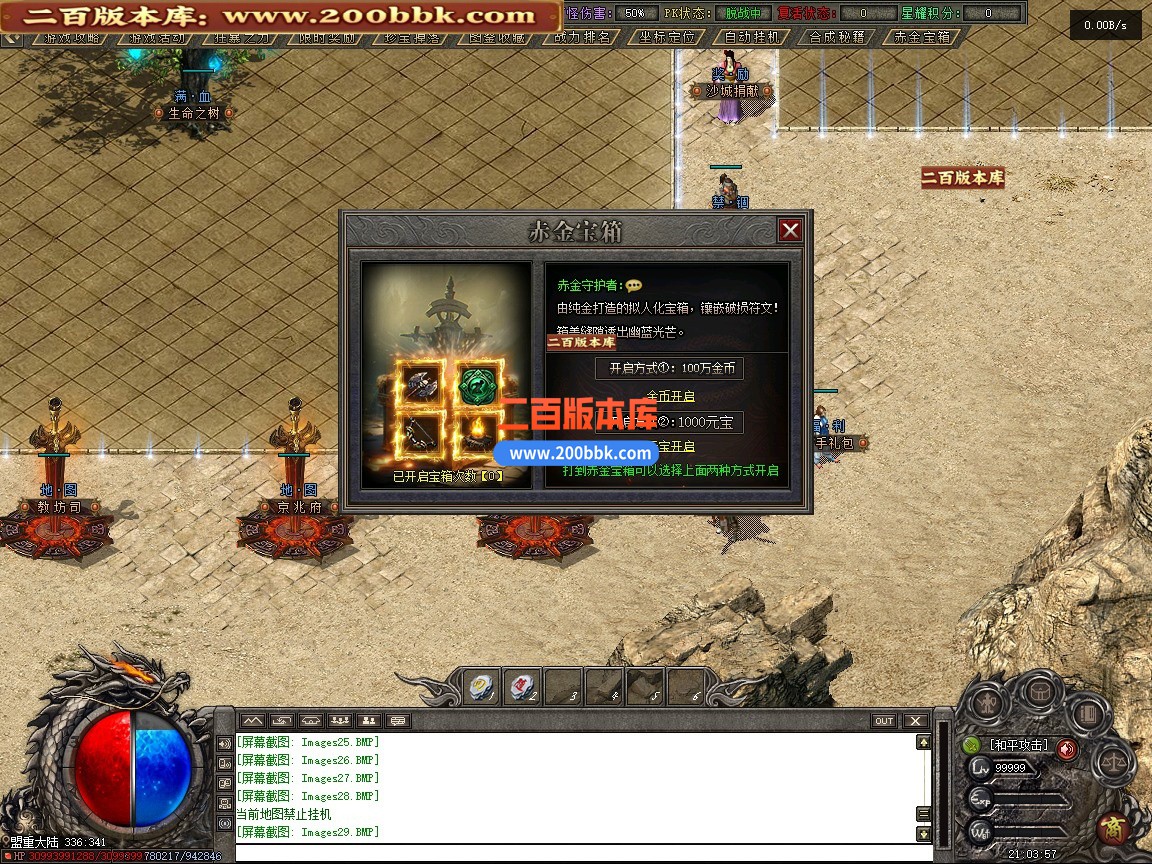Toggle the 和平攻击 attack mode
This screenshot has height=864, width=1152.
click(1018, 745)
